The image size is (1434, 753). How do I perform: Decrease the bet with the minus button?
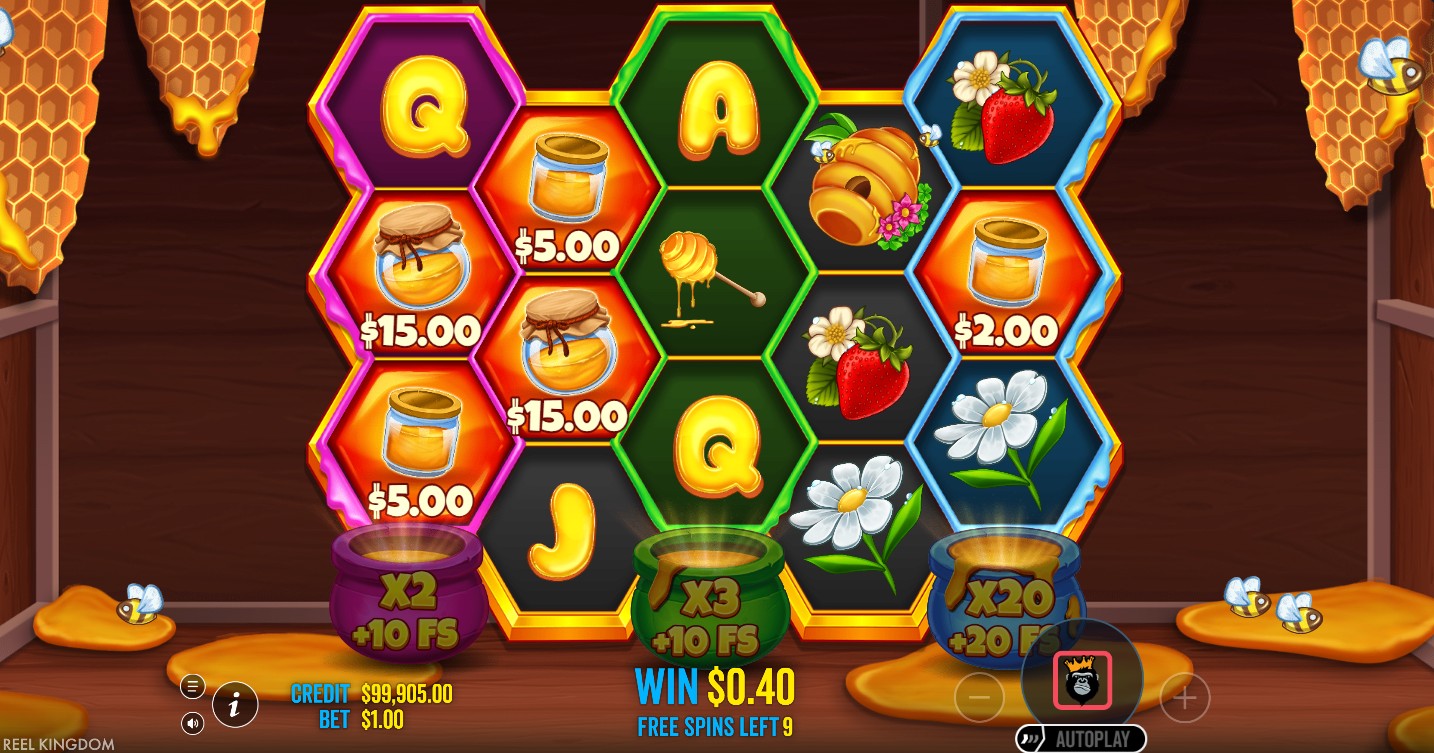point(979,697)
